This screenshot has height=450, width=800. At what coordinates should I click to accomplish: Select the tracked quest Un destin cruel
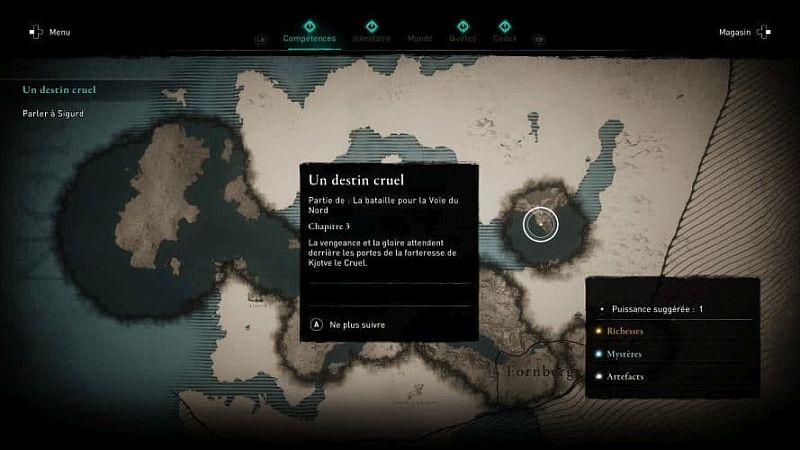pos(59,90)
